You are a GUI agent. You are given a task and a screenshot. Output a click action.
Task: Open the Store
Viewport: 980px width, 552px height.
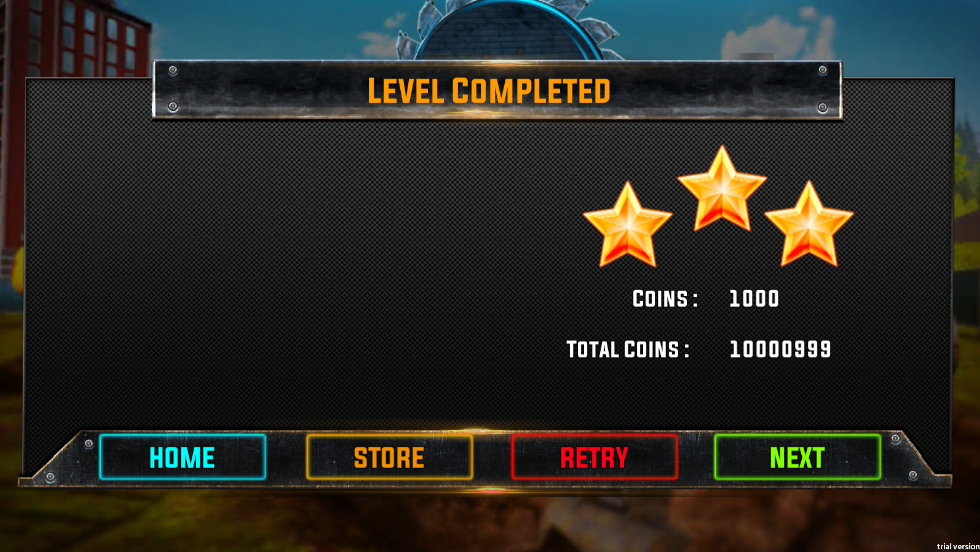pyautogui.click(x=389, y=457)
